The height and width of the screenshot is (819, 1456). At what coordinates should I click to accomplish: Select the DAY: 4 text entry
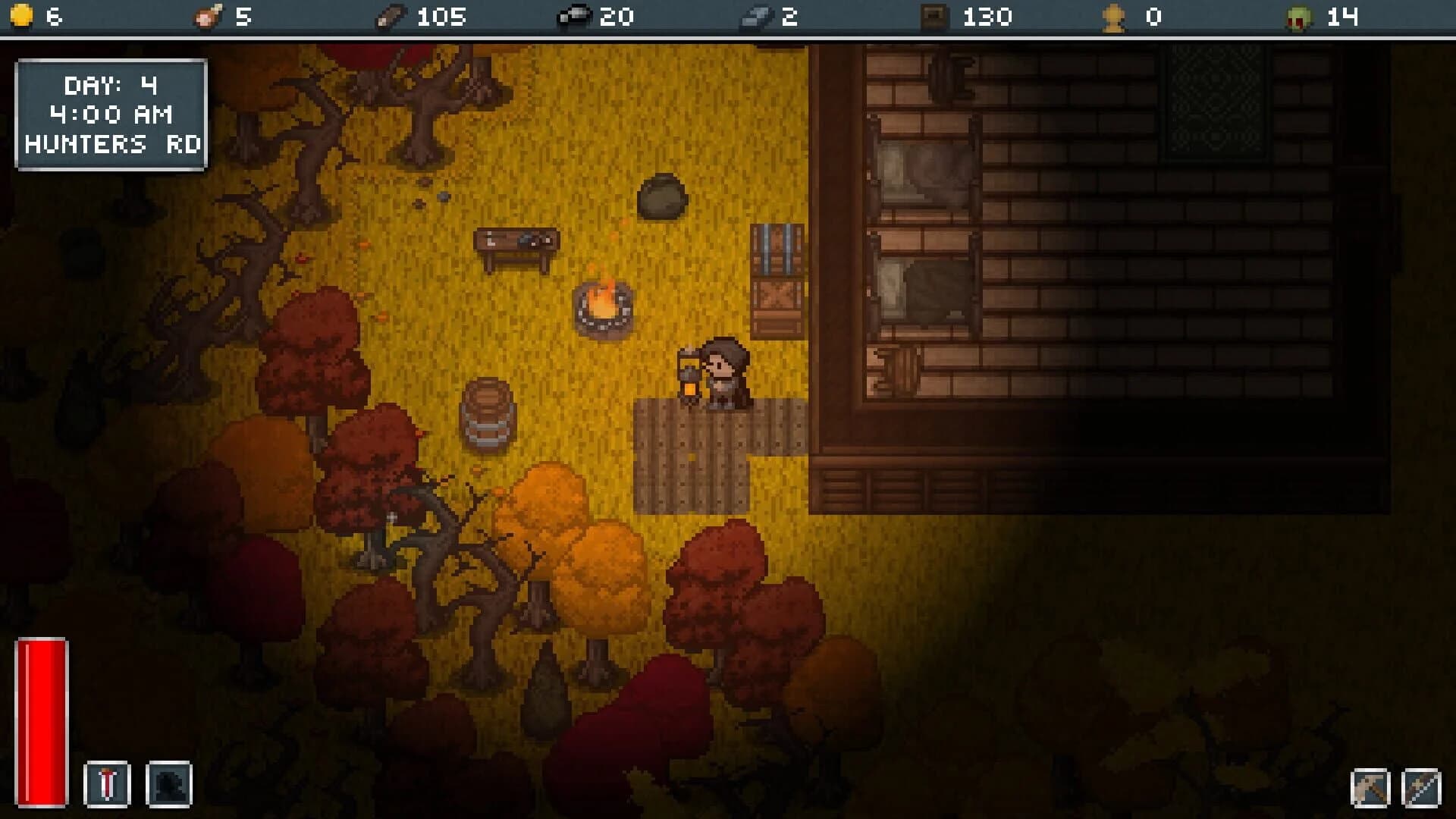click(x=111, y=84)
